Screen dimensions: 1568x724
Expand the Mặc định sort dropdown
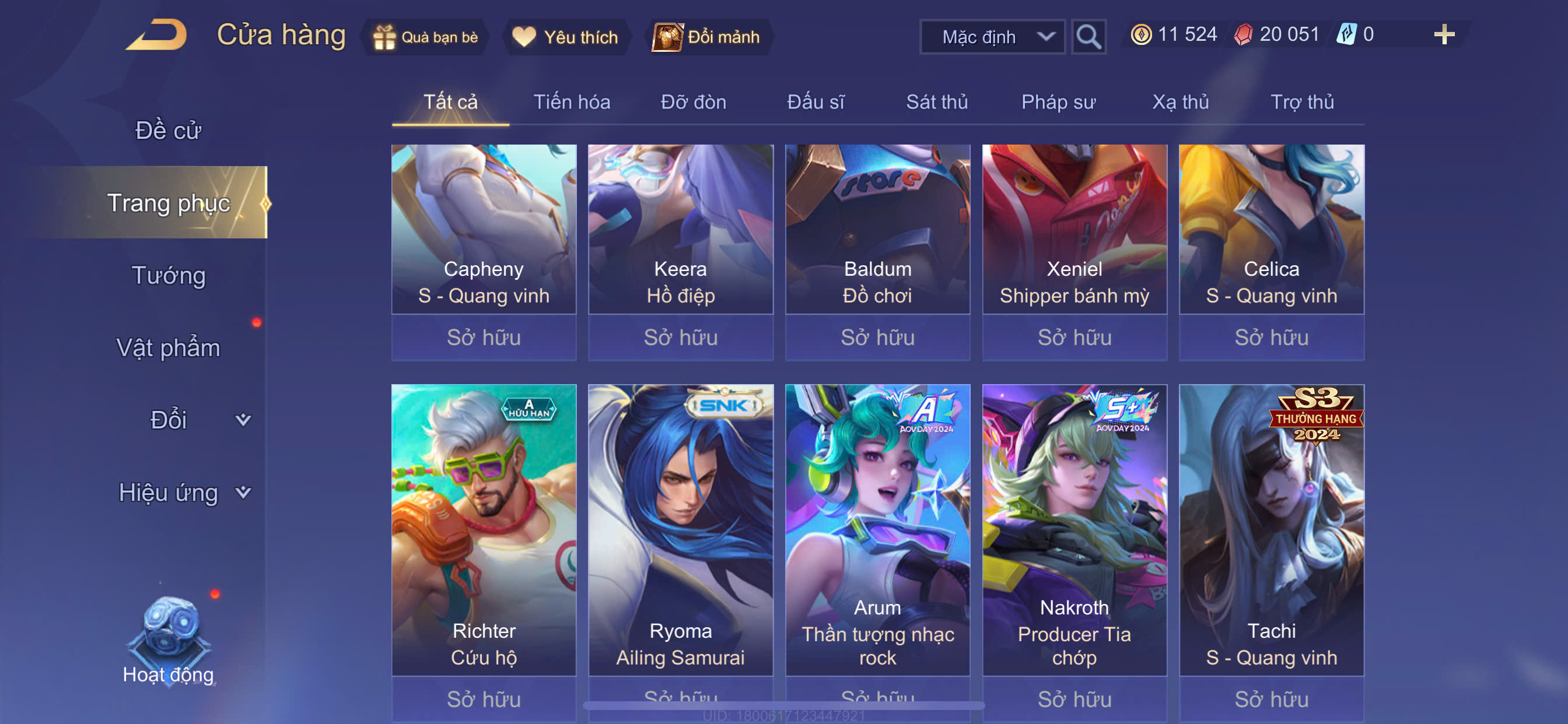point(992,37)
